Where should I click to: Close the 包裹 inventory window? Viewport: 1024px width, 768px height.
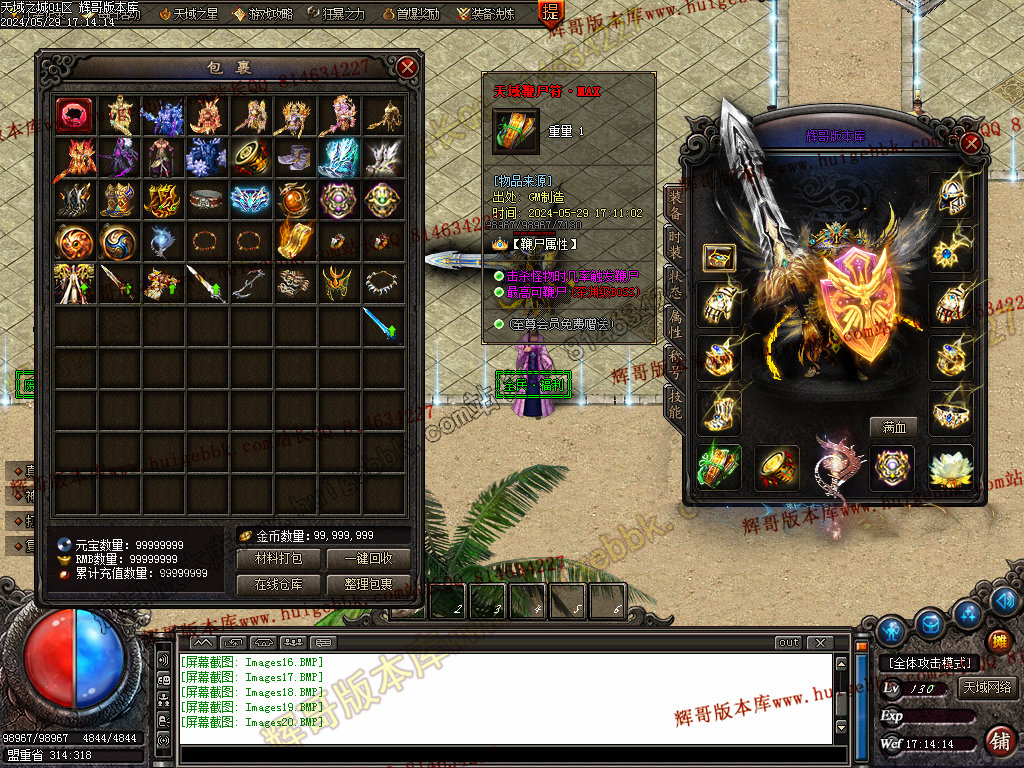(x=407, y=67)
